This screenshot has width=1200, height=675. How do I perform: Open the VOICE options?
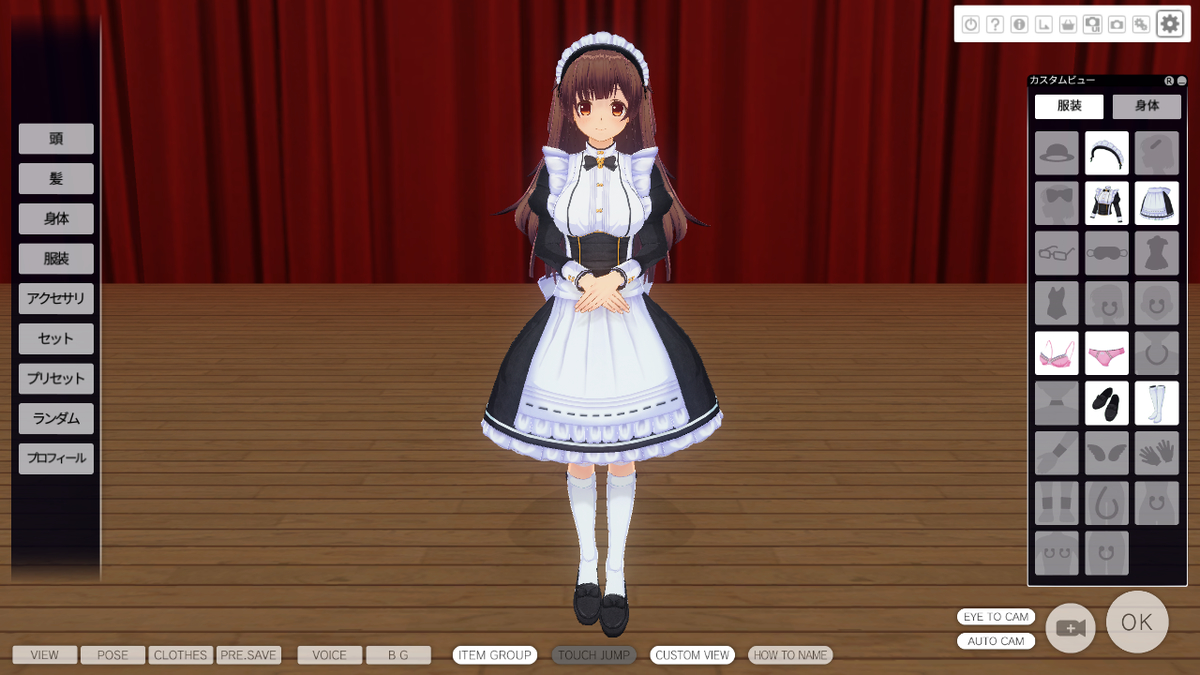(x=329, y=655)
